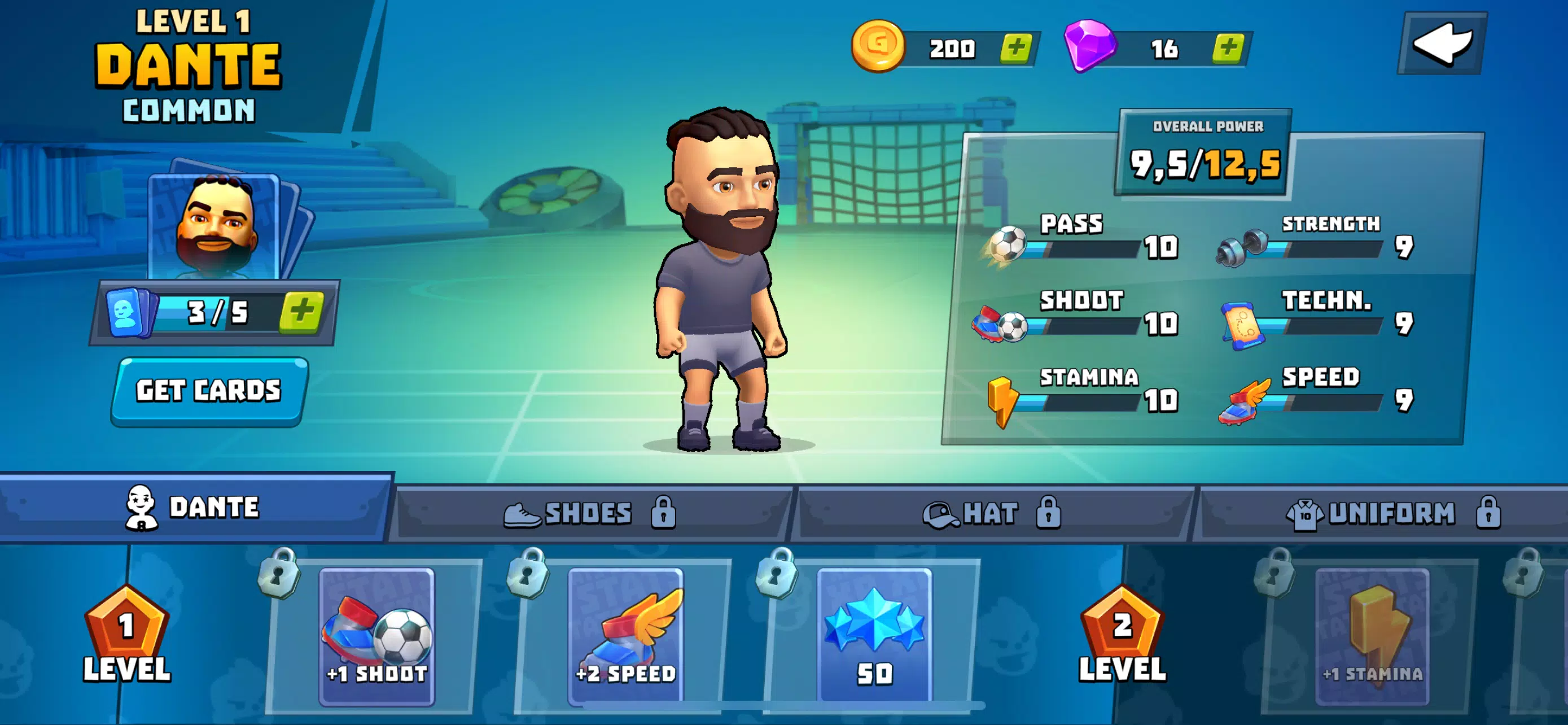Click the padlock above the 50 stars card
Image resolution: width=1568 pixels, height=725 pixels.
click(779, 577)
